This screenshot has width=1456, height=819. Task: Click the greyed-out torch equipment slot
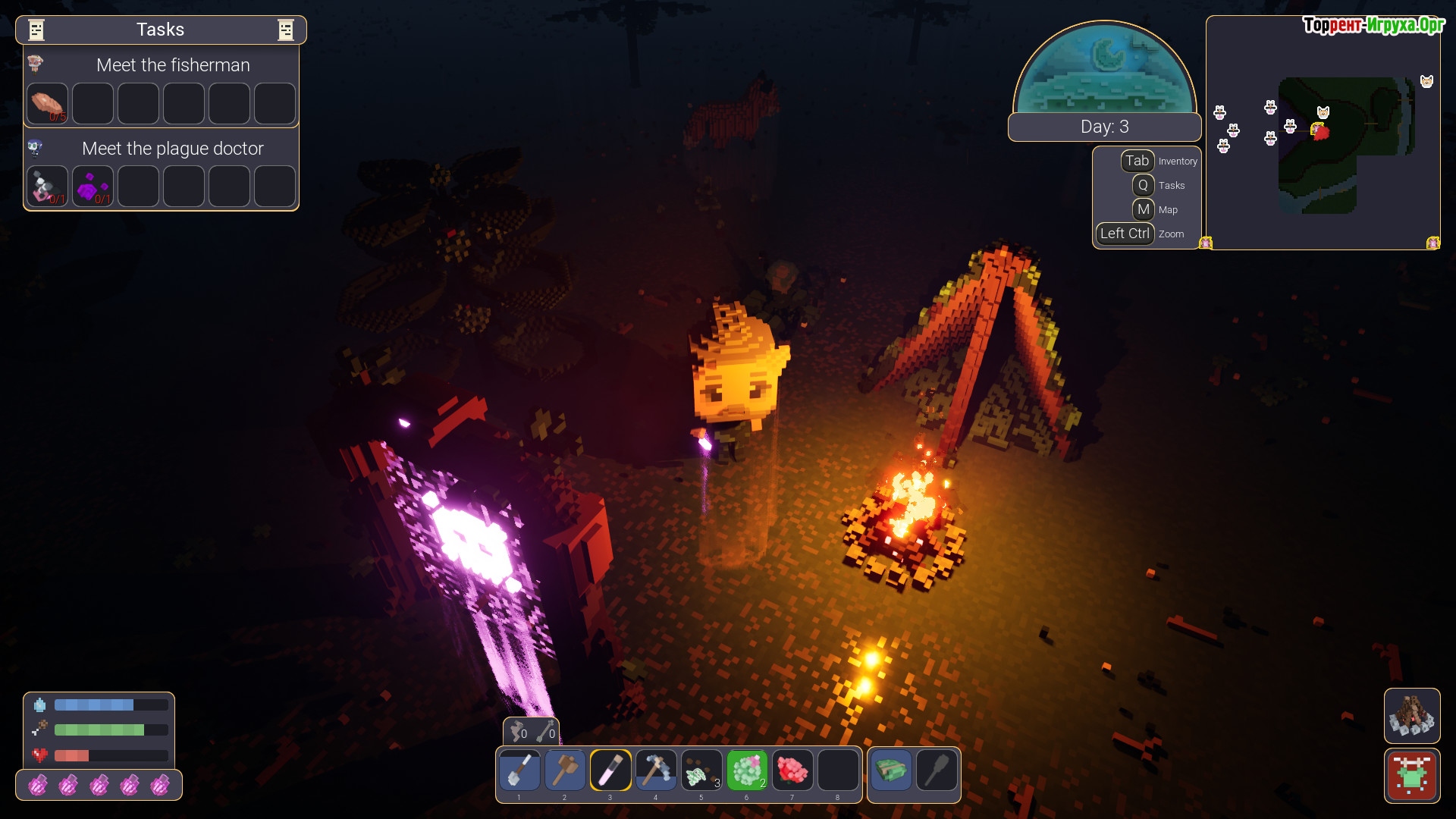coord(937,770)
